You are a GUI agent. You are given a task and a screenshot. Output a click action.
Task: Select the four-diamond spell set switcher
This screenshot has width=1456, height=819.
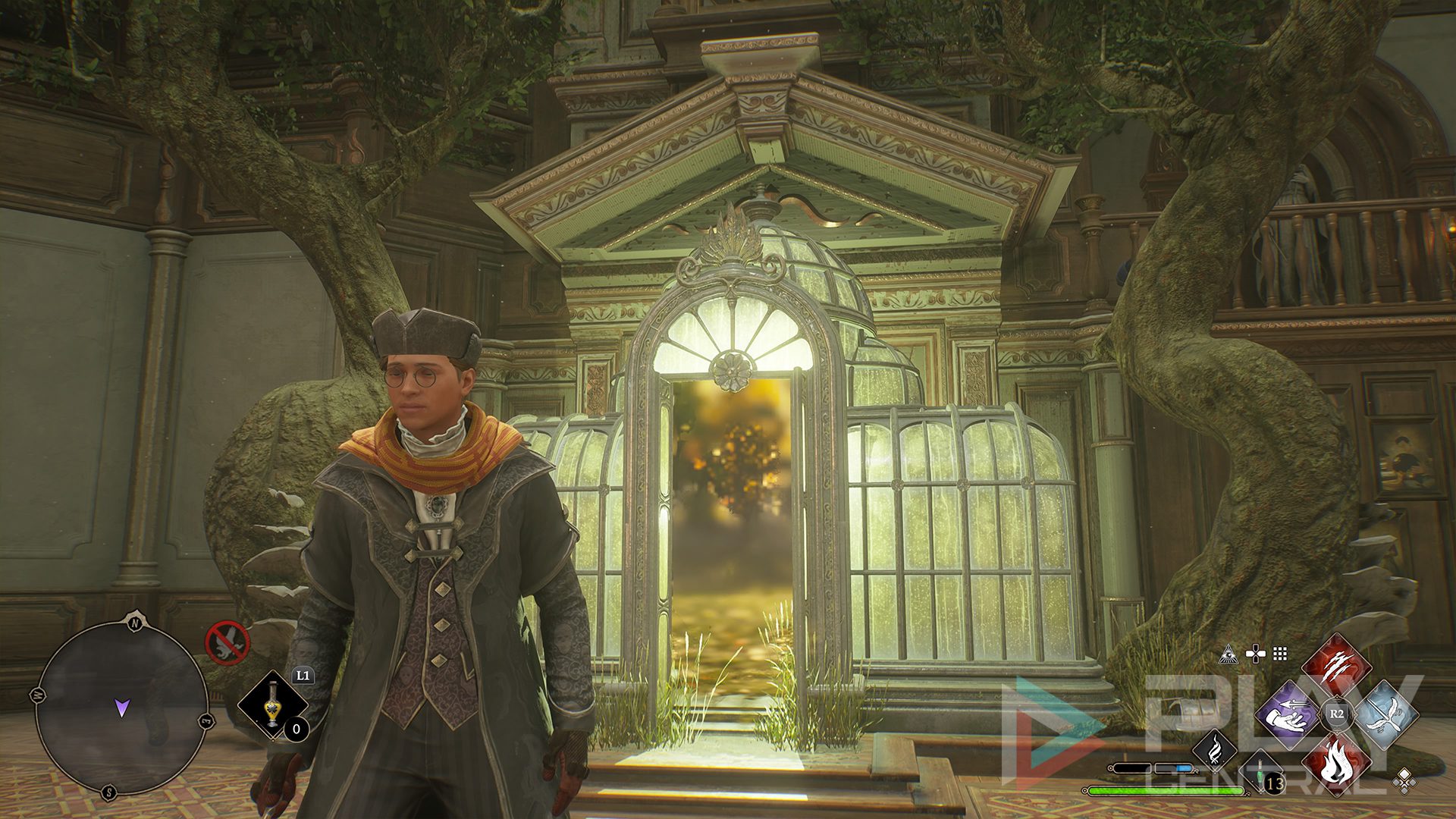tap(1404, 780)
